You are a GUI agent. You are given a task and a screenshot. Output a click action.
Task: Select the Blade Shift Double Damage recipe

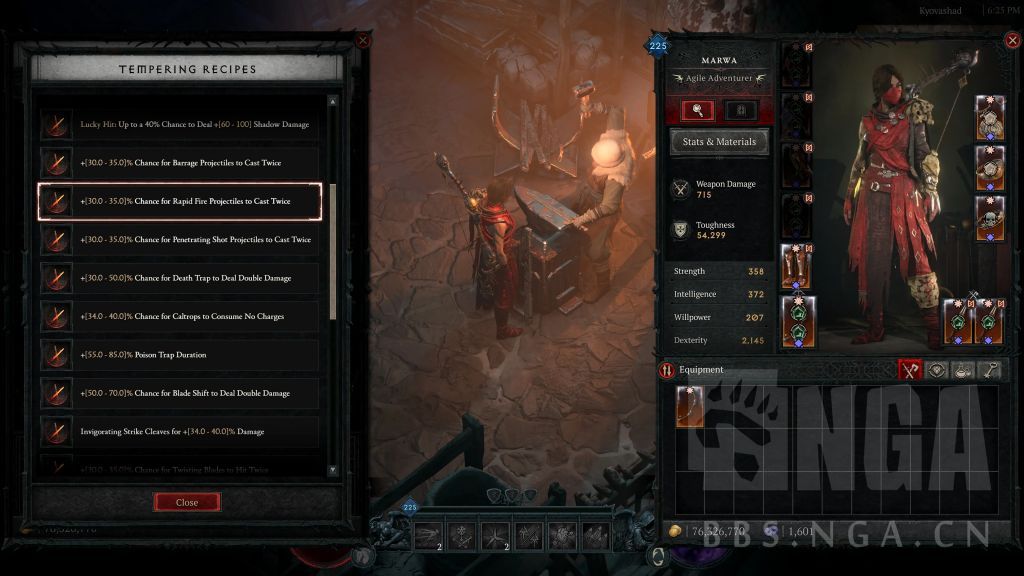tap(180, 393)
